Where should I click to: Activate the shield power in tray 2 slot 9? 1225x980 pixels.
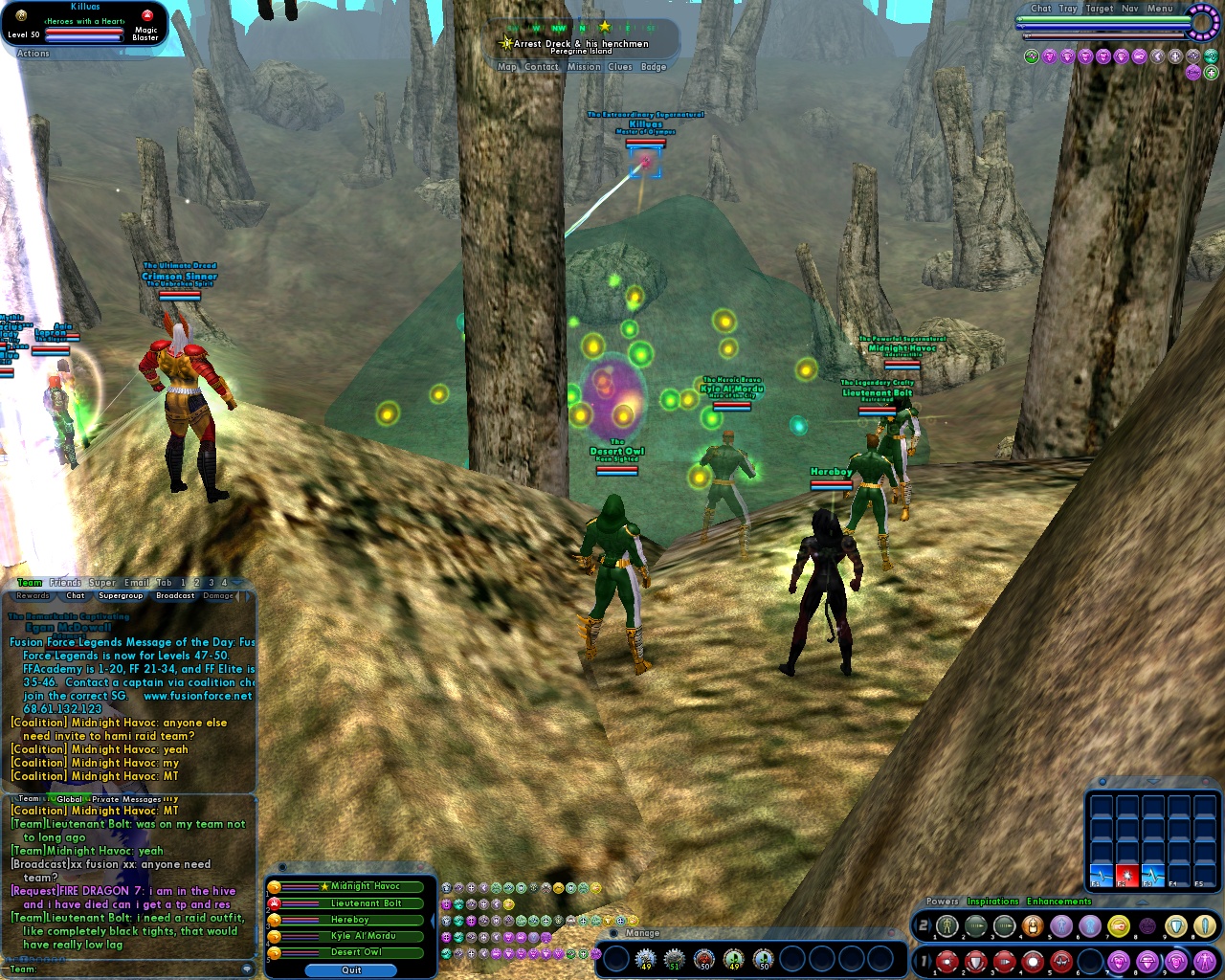pos(1174,924)
